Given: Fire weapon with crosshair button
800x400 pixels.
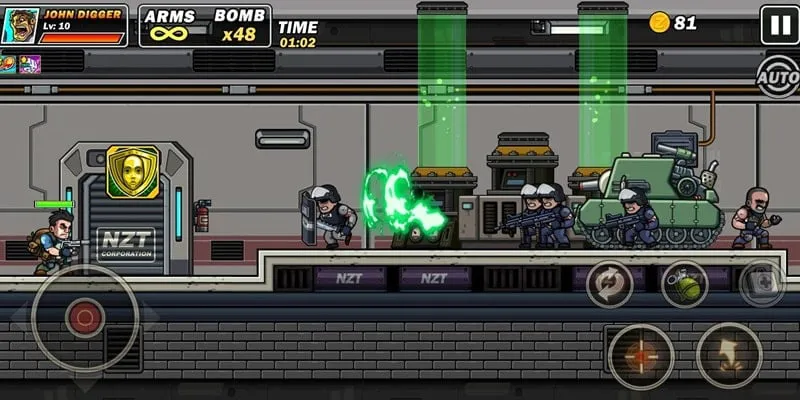Looking at the screenshot, I should 641,356.
